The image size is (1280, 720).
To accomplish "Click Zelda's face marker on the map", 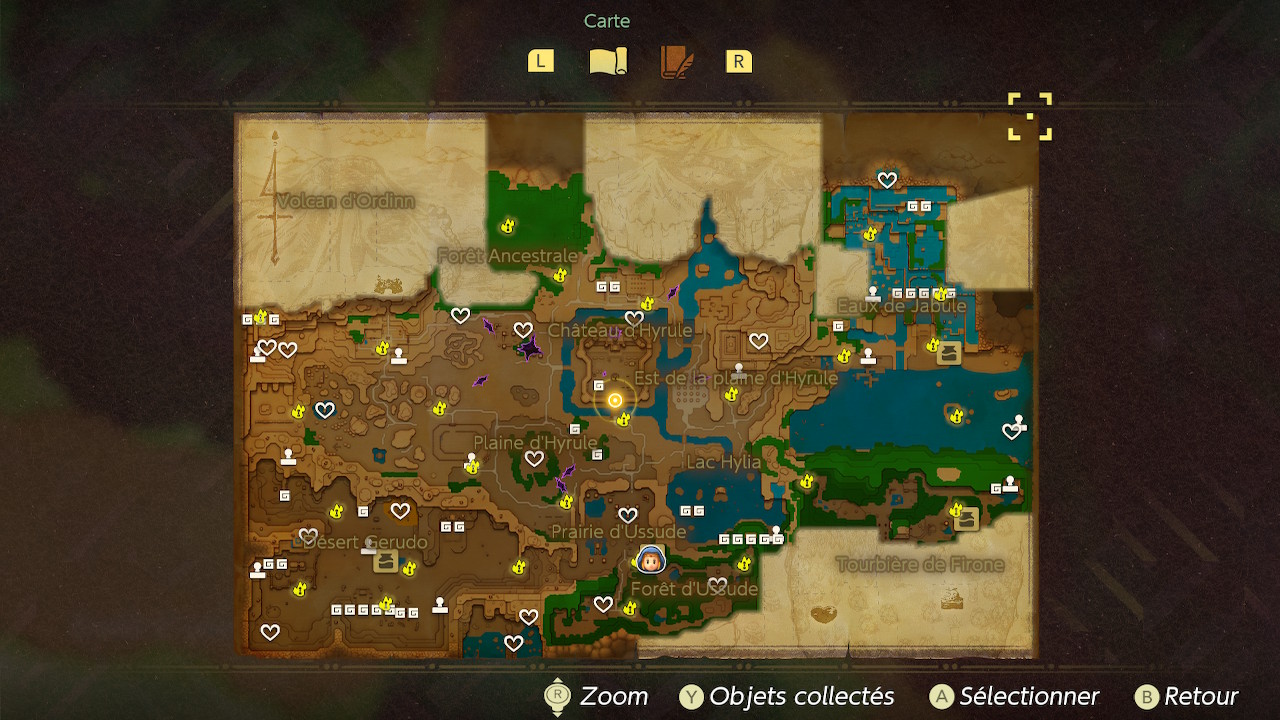I will (x=650, y=560).
